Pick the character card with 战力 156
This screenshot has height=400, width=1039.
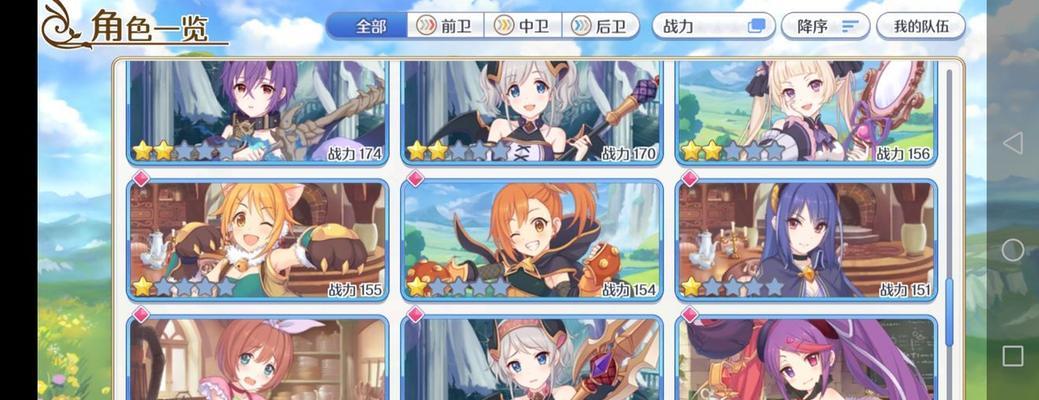point(806,110)
